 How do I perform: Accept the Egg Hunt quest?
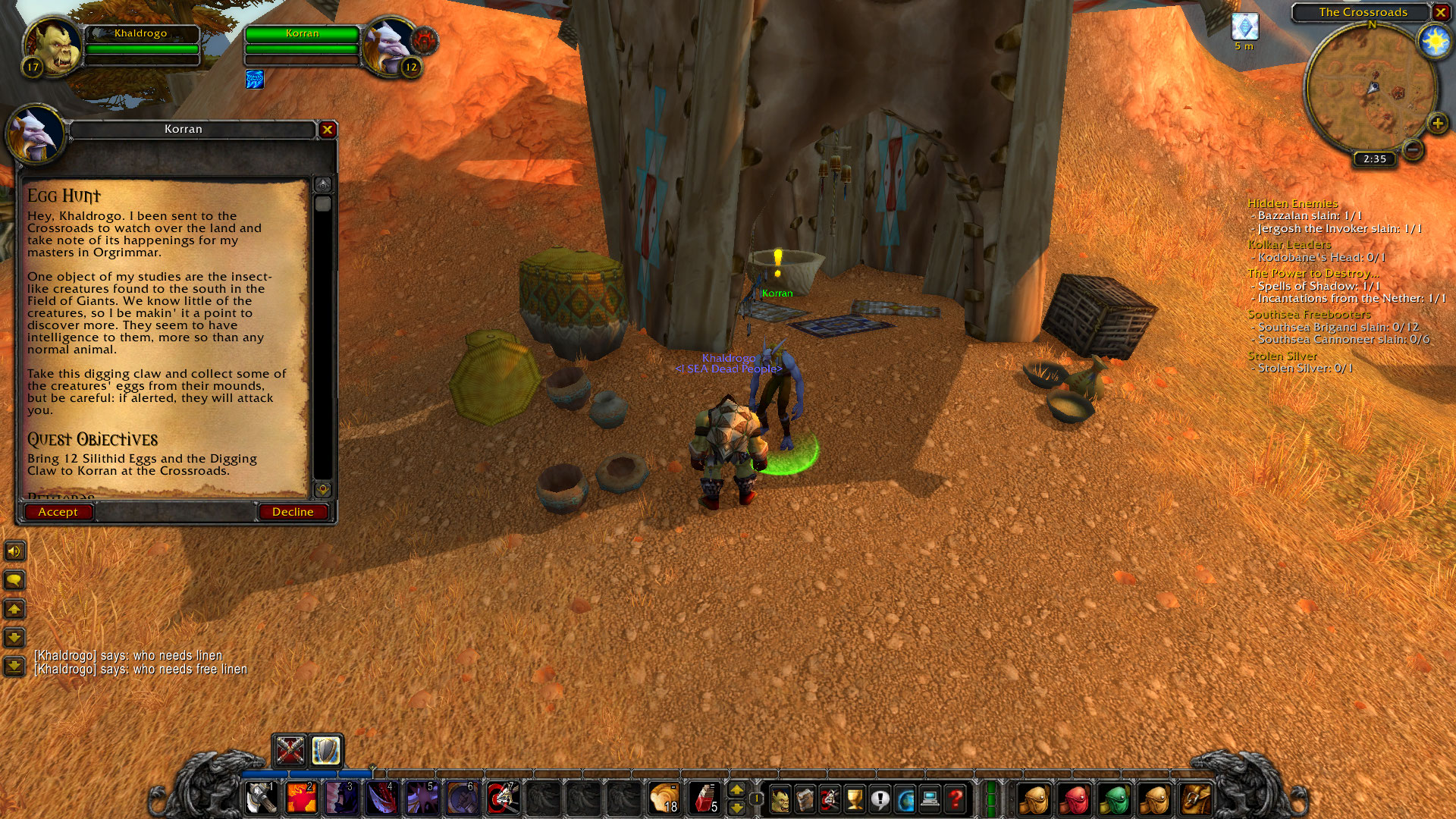tap(59, 511)
